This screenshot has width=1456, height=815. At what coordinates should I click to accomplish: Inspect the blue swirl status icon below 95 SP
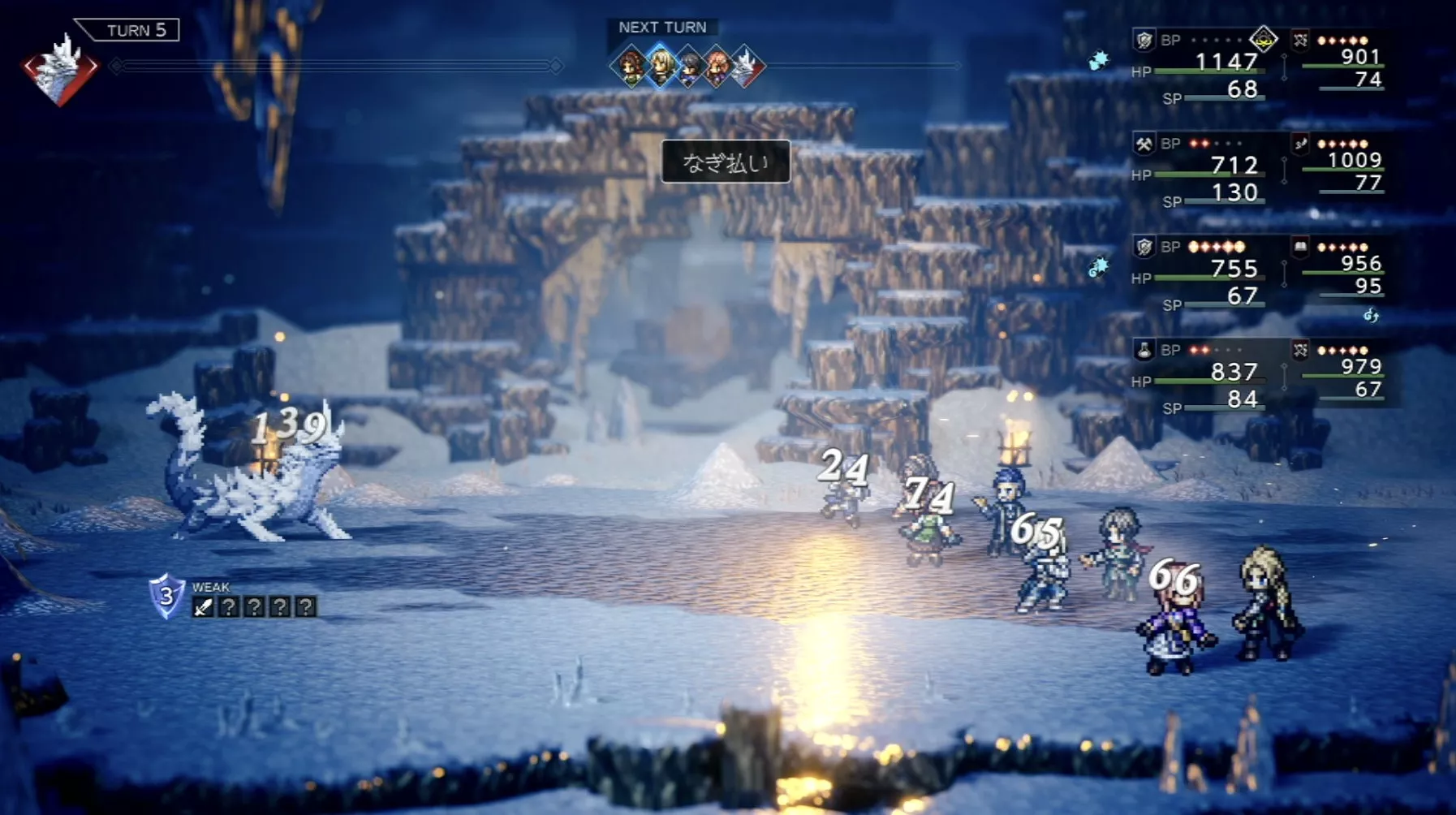tap(1371, 315)
